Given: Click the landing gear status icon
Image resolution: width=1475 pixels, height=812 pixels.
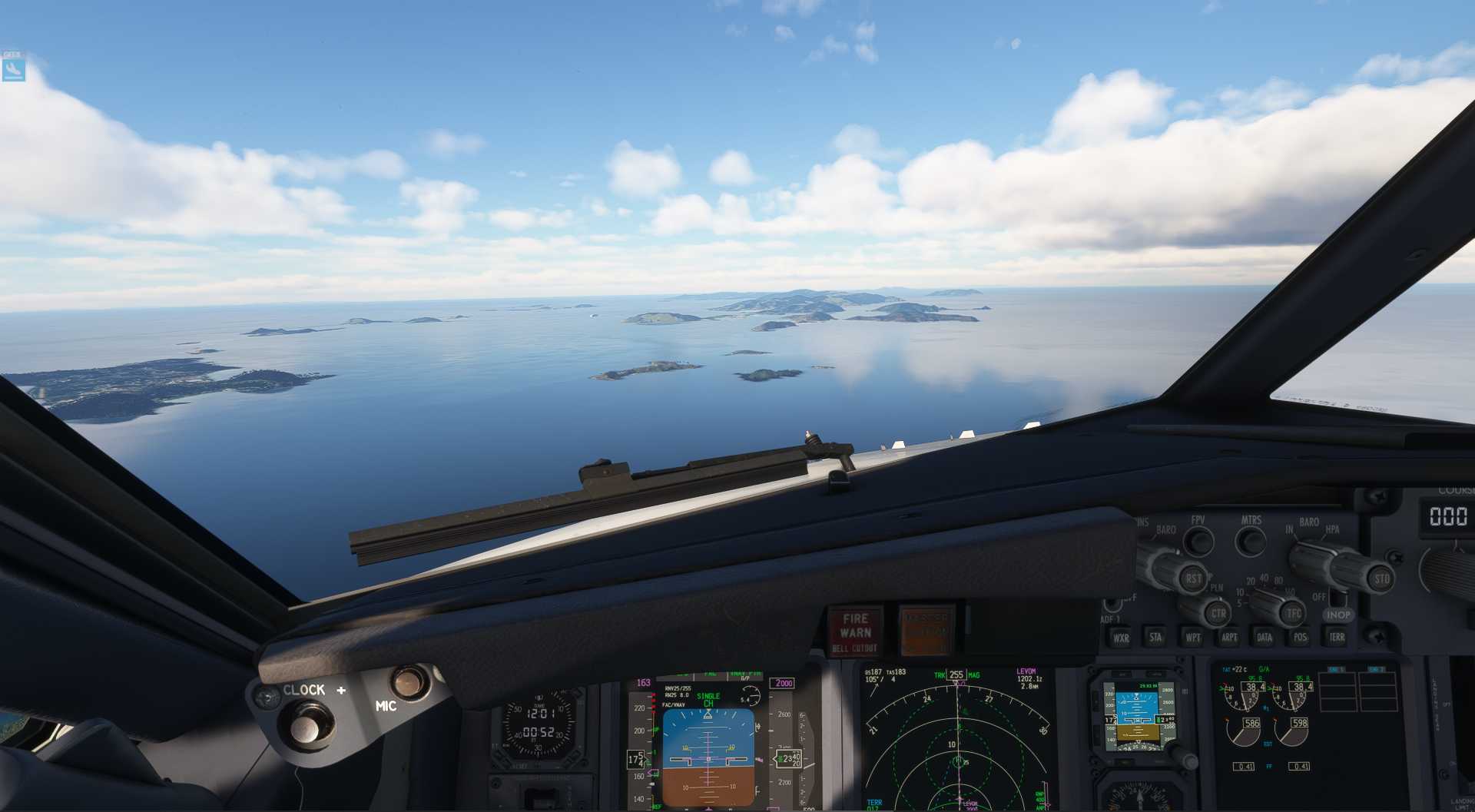Looking at the screenshot, I should [x=13, y=70].
